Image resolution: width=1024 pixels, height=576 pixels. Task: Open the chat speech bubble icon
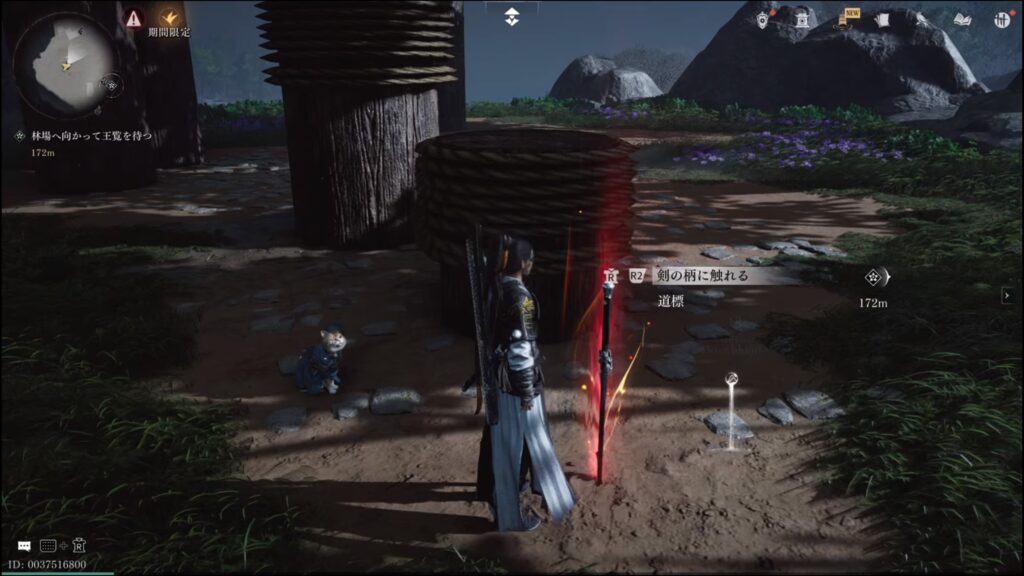(x=24, y=546)
